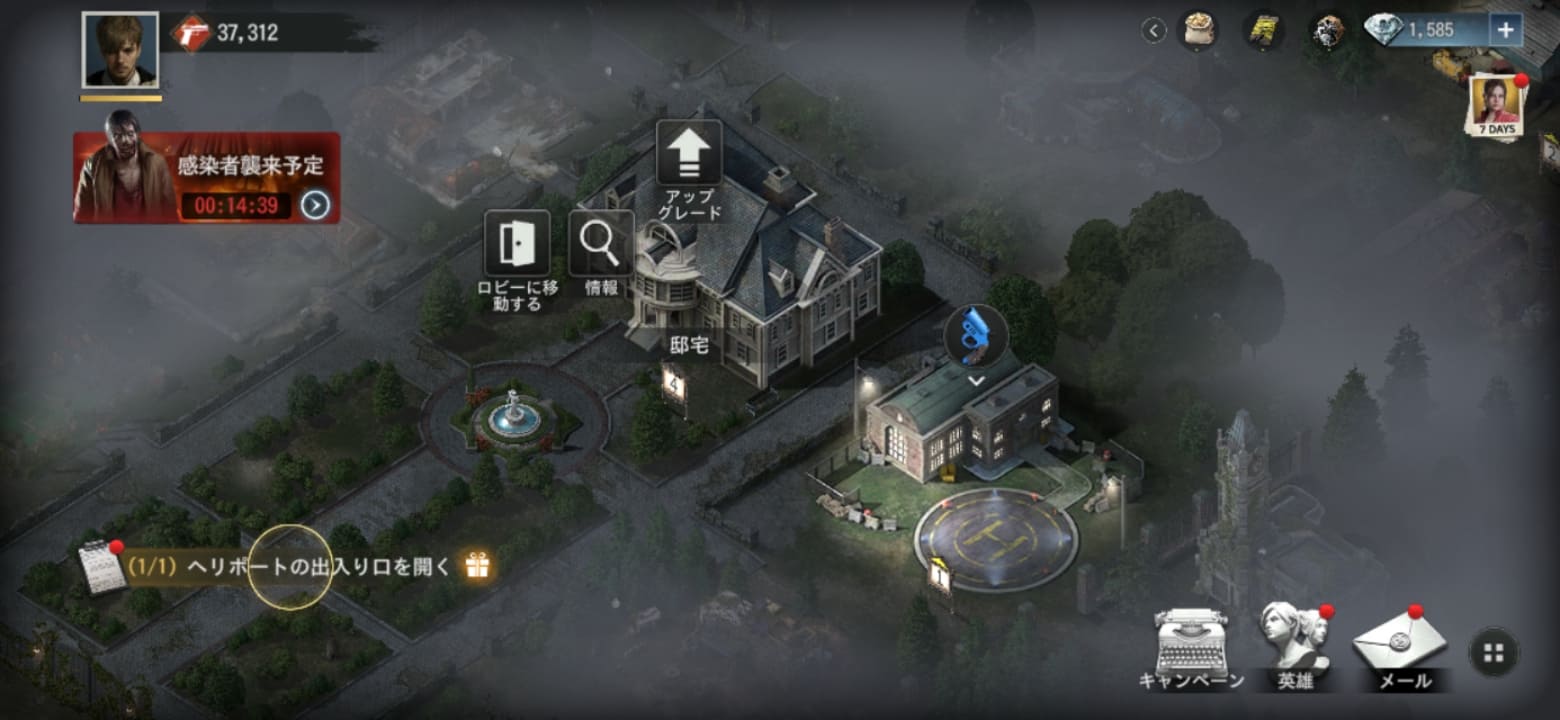Open the 英雄 heroes menu
Image resolution: width=1560 pixels, height=720 pixels.
tap(1295, 643)
